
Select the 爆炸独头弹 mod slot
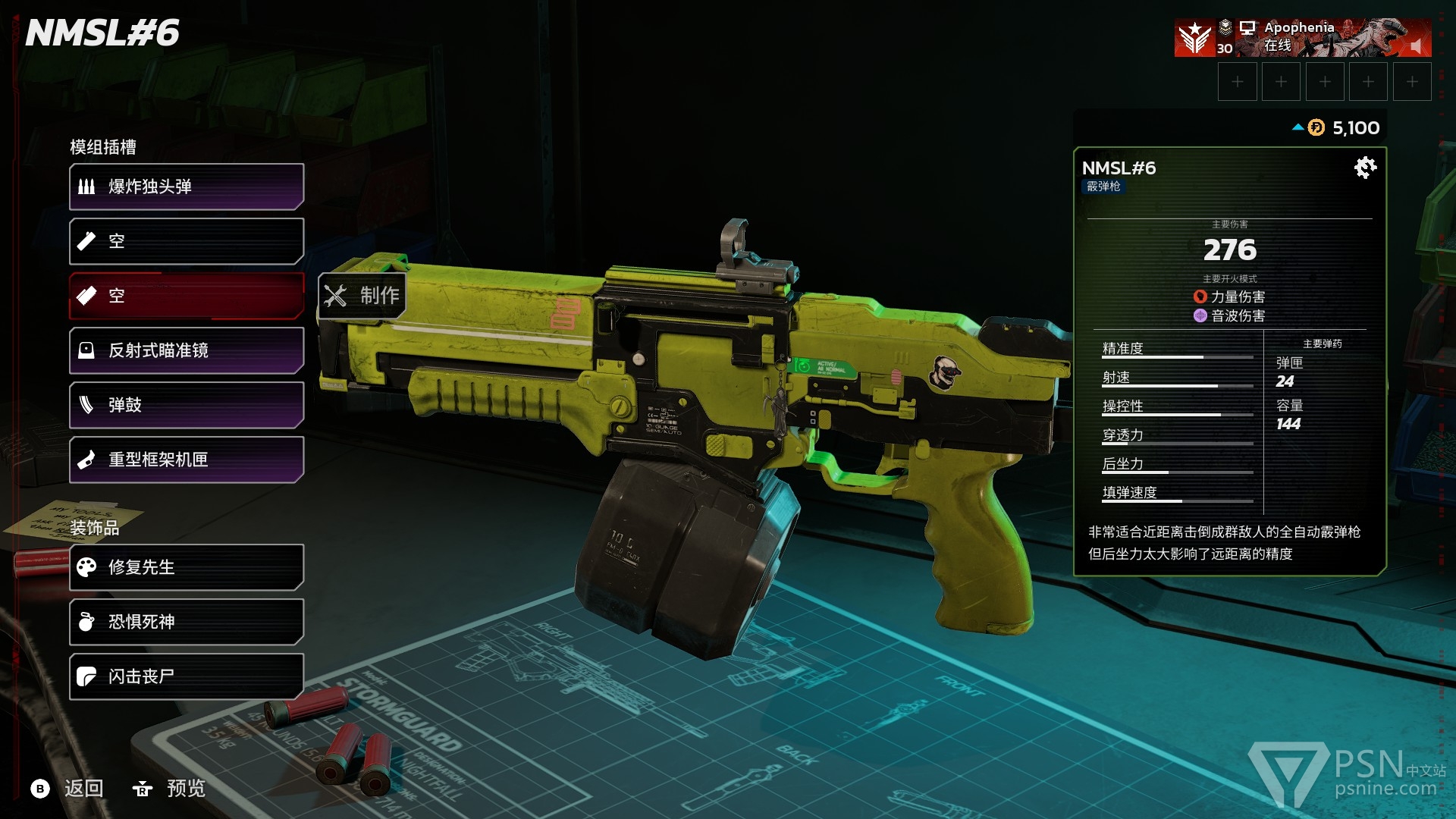[x=187, y=187]
